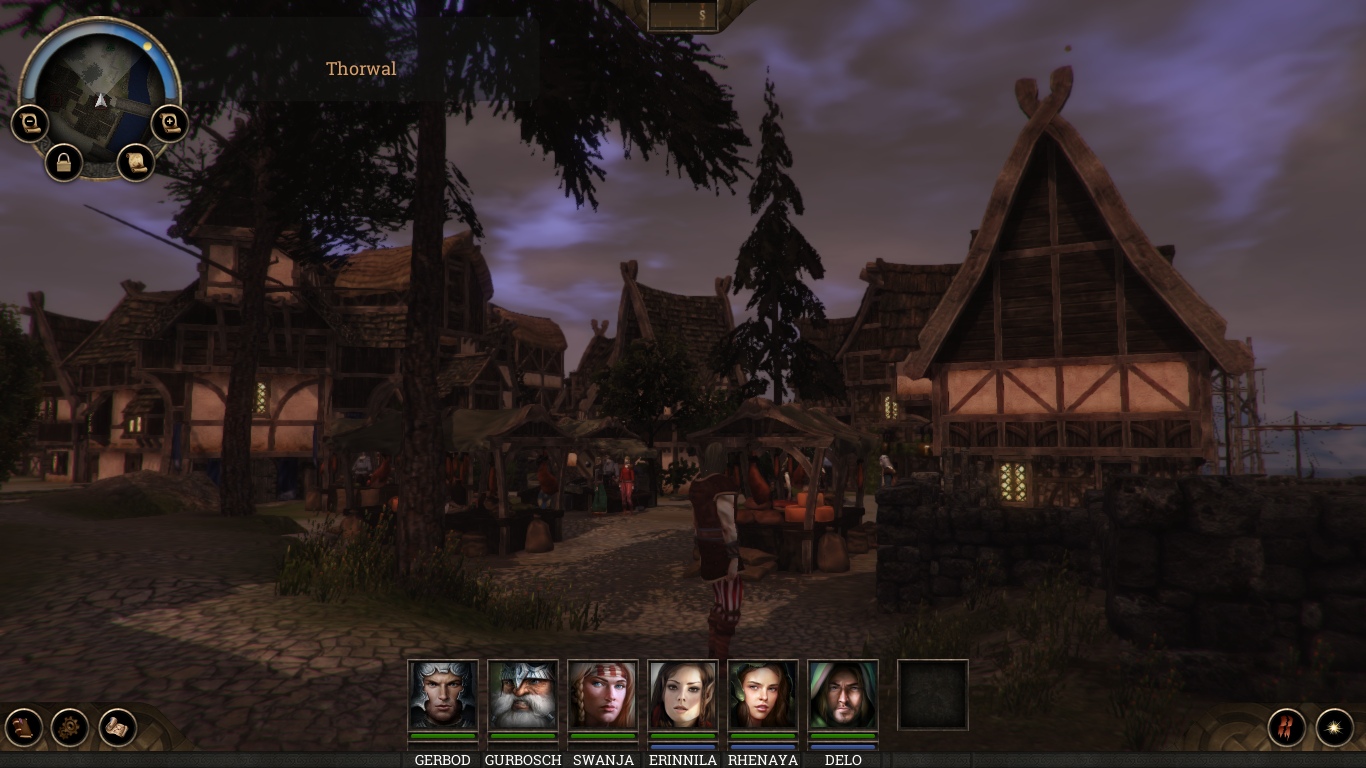
Task: Toggle the minimap padlock button
Action: coord(63,162)
